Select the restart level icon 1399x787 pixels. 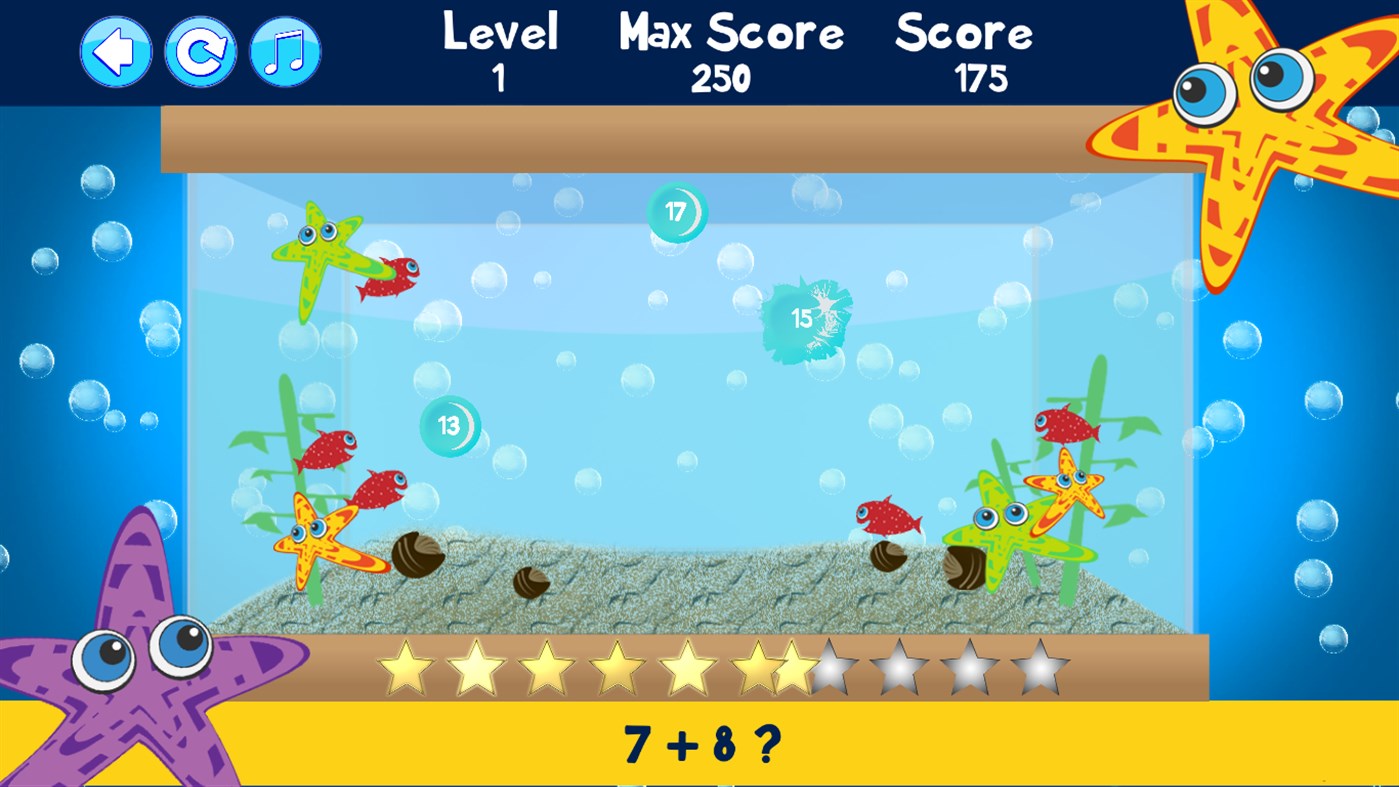[199, 51]
